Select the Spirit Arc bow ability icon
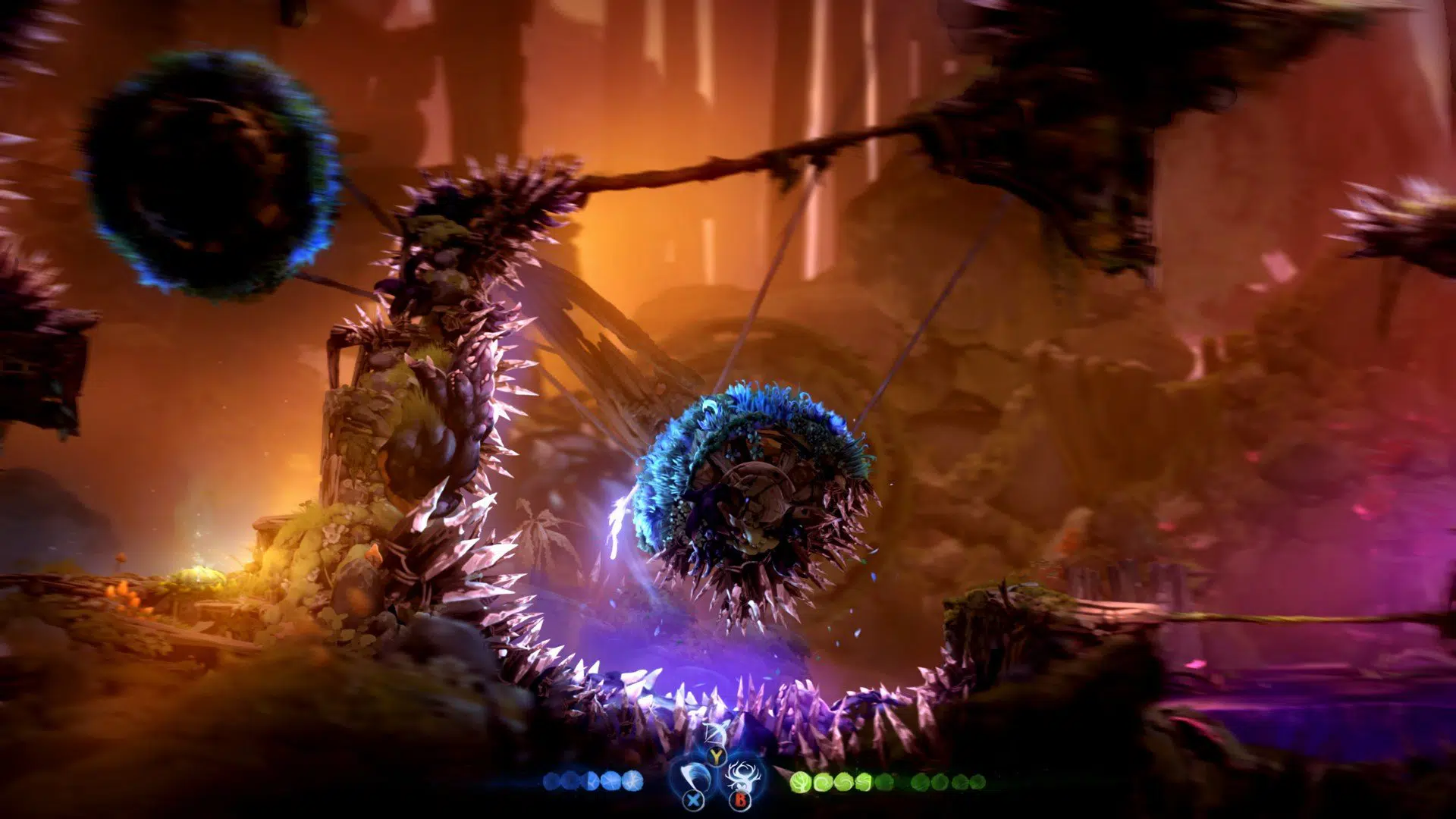1456x819 pixels. point(716,732)
